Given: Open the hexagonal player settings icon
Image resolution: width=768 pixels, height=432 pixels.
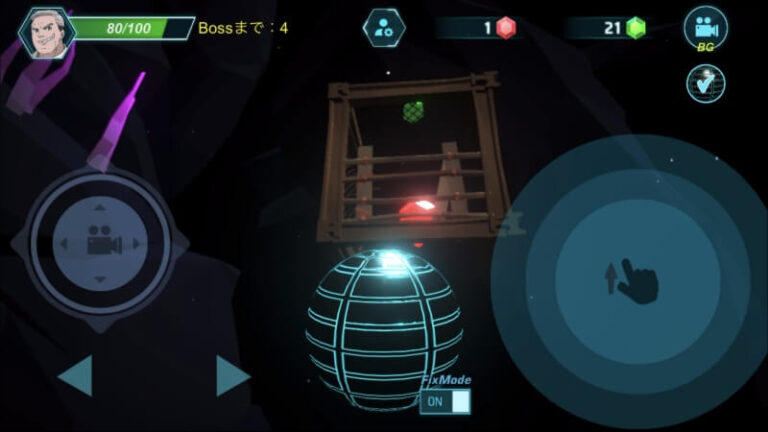Looking at the screenshot, I should click(383, 28).
